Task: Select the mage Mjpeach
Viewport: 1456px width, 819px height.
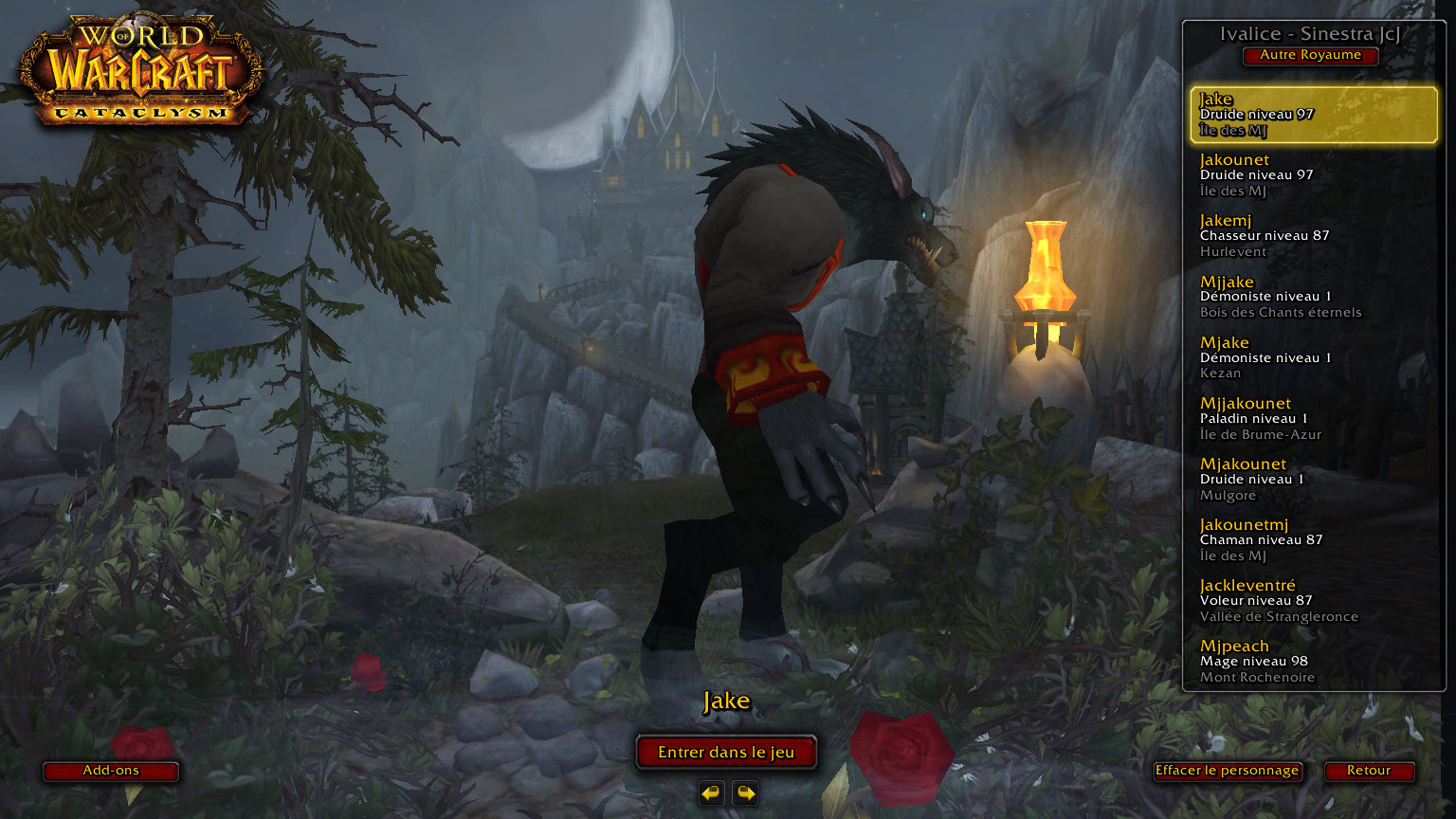Action: coord(1313,661)
